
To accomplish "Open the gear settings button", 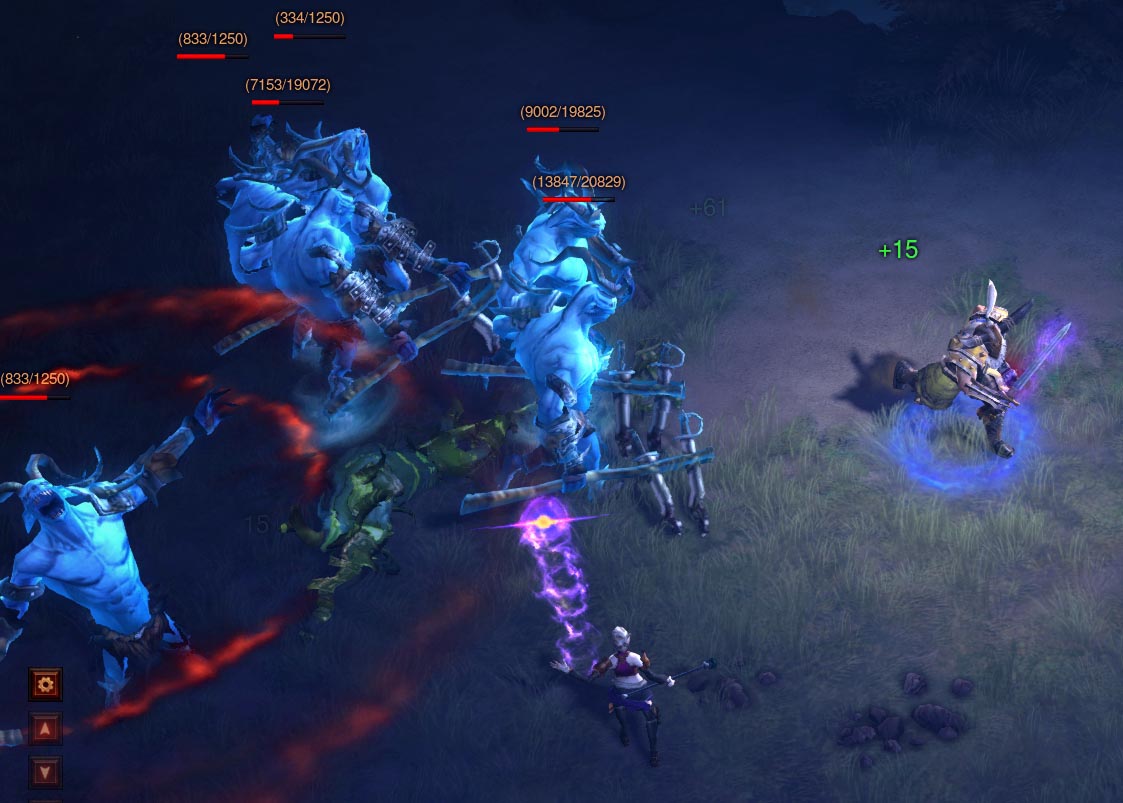I will point(45,685).
